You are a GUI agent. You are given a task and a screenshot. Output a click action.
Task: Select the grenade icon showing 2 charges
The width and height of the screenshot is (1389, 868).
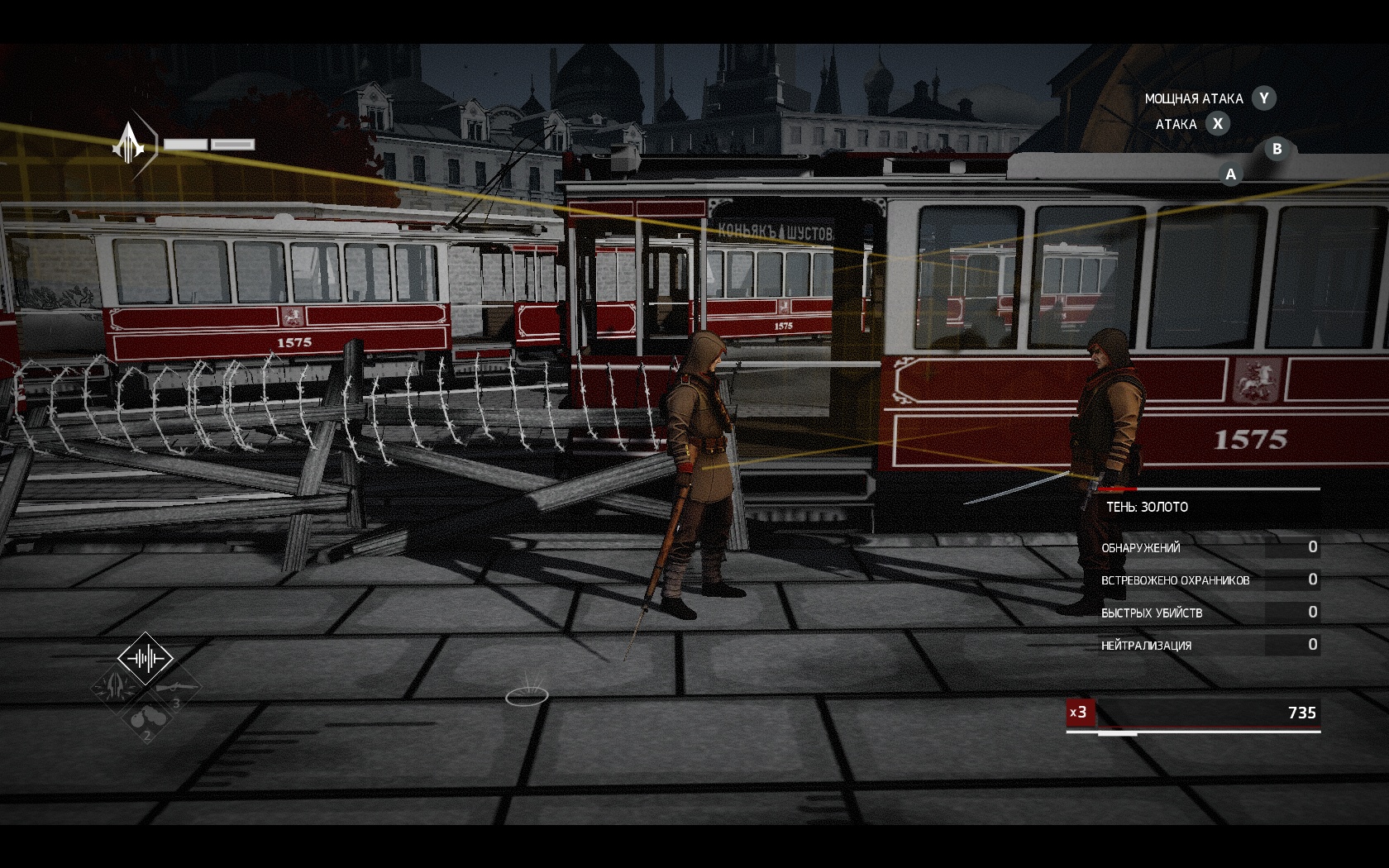(x=149, y=719)
